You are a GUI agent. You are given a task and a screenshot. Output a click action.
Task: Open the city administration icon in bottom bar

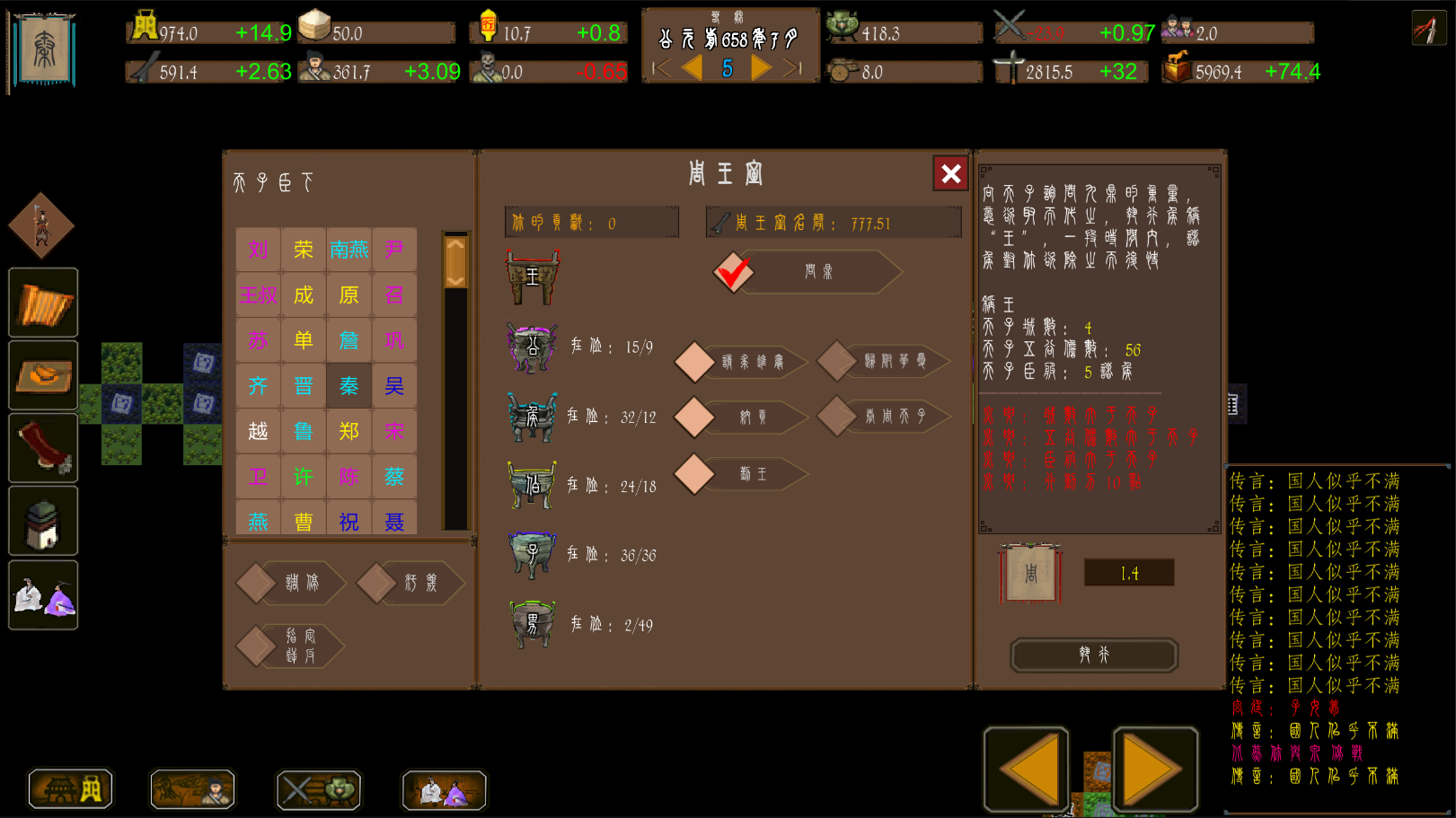pyautogui.click(x=70, y=789)
